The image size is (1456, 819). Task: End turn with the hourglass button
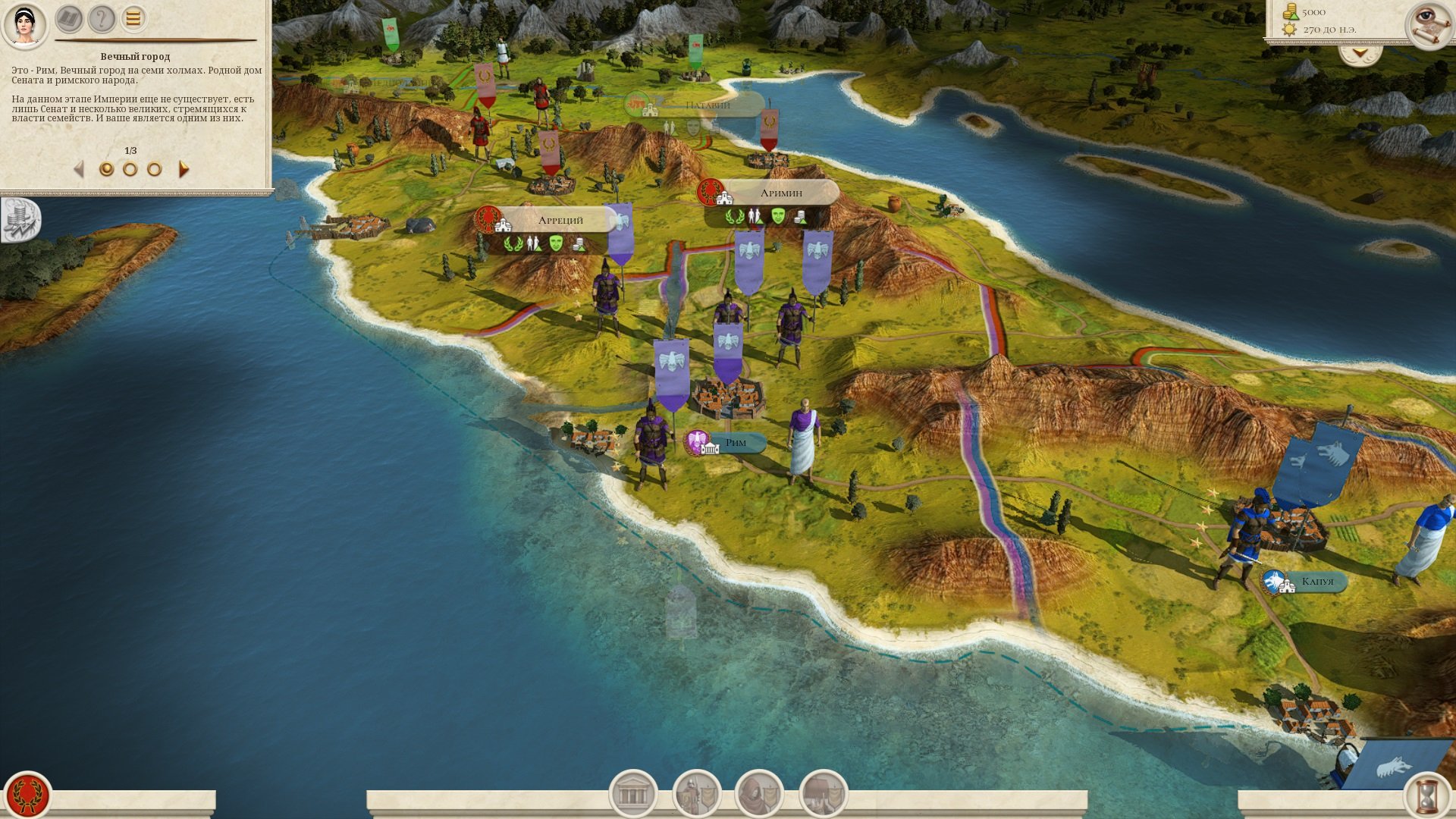pos(1428,795)
